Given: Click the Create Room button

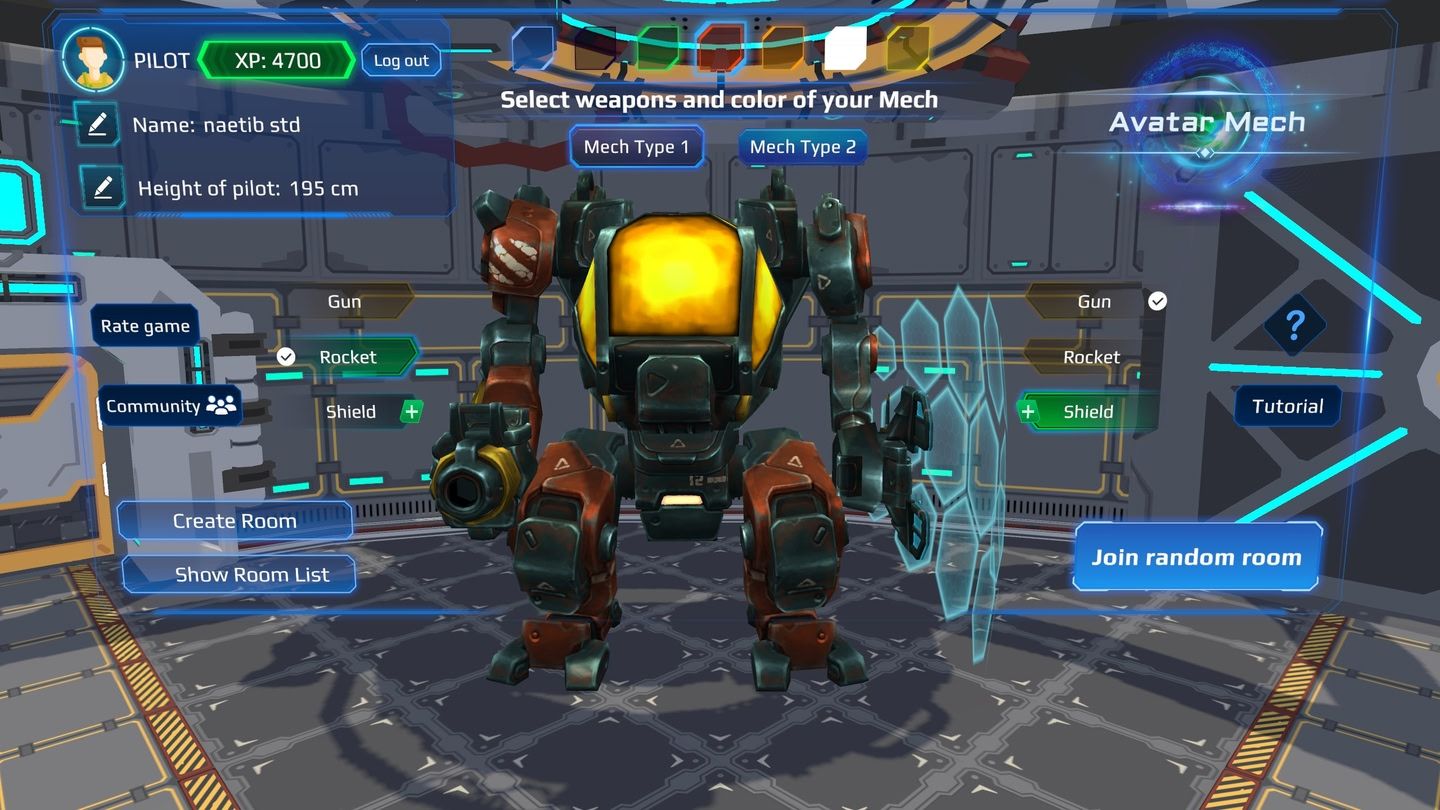Looking at the screenshot, I should point(234,520).
